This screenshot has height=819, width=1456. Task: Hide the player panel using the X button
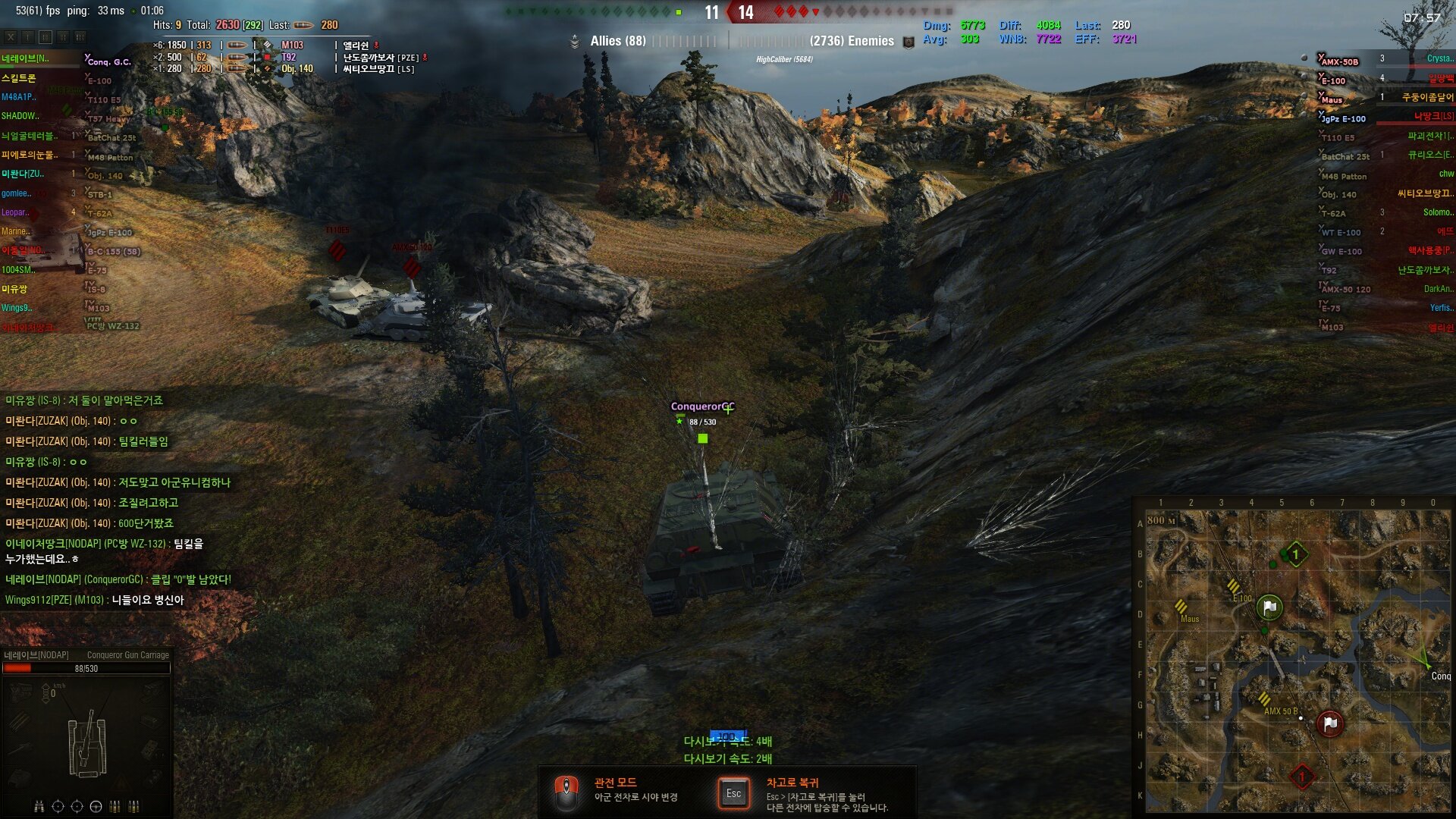tap(11, 37)
